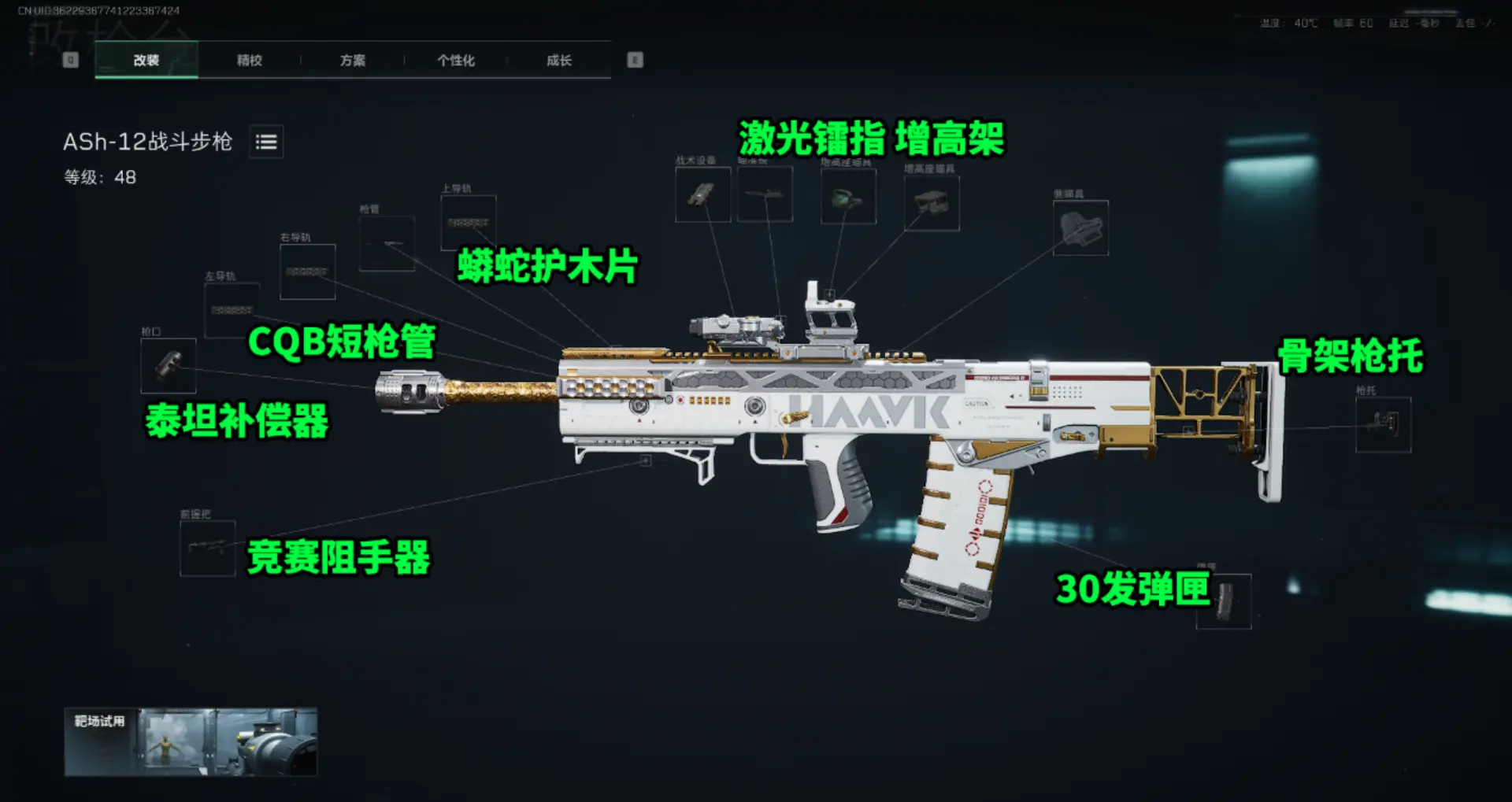Open the 成长 progression tab

[558, 60]
